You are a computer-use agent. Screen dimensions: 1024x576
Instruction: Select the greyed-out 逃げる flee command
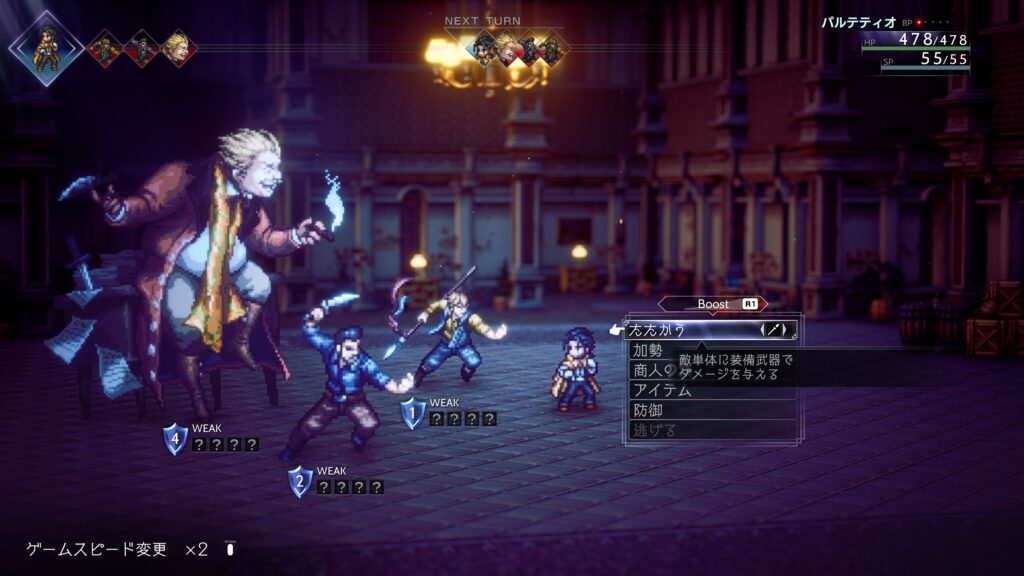click(655, 430)
